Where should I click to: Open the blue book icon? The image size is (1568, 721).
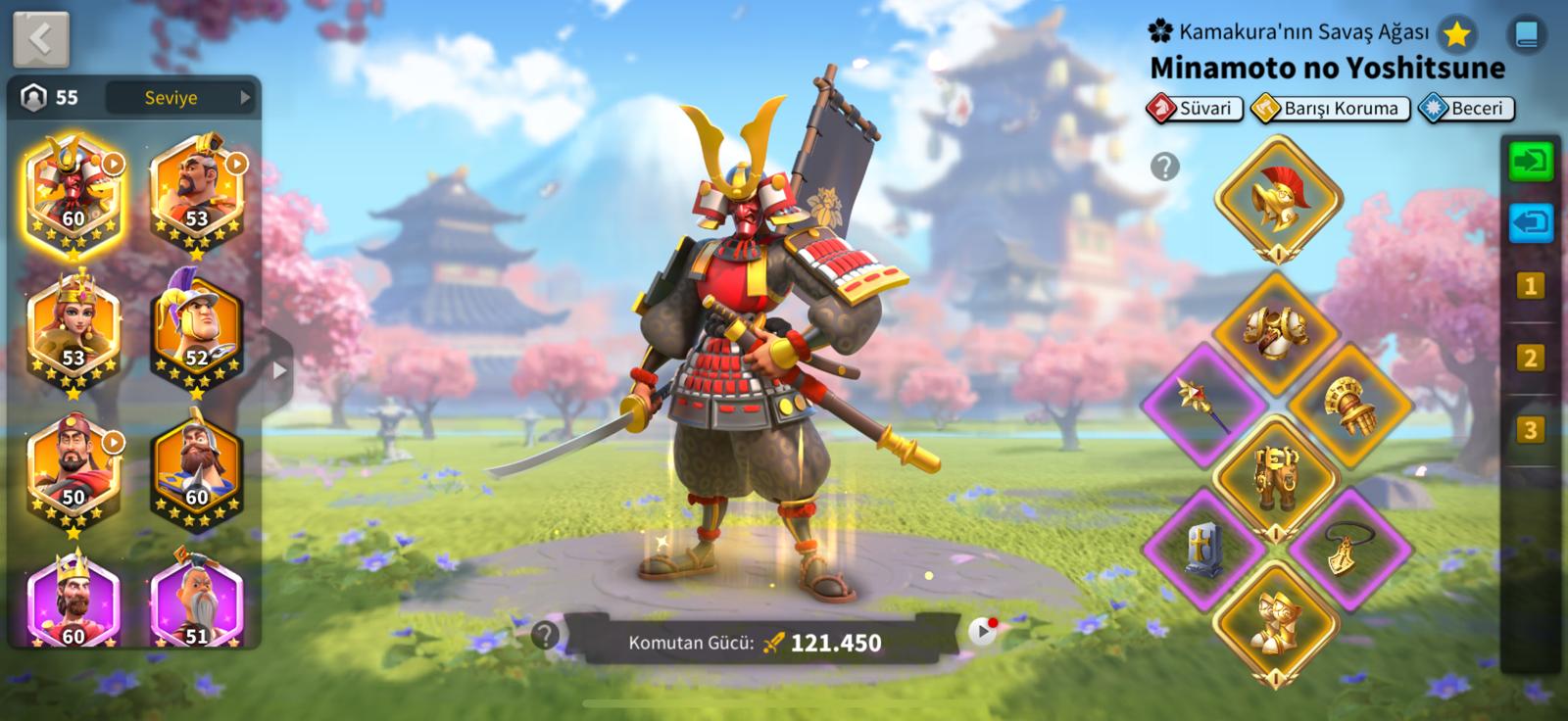1526,35
